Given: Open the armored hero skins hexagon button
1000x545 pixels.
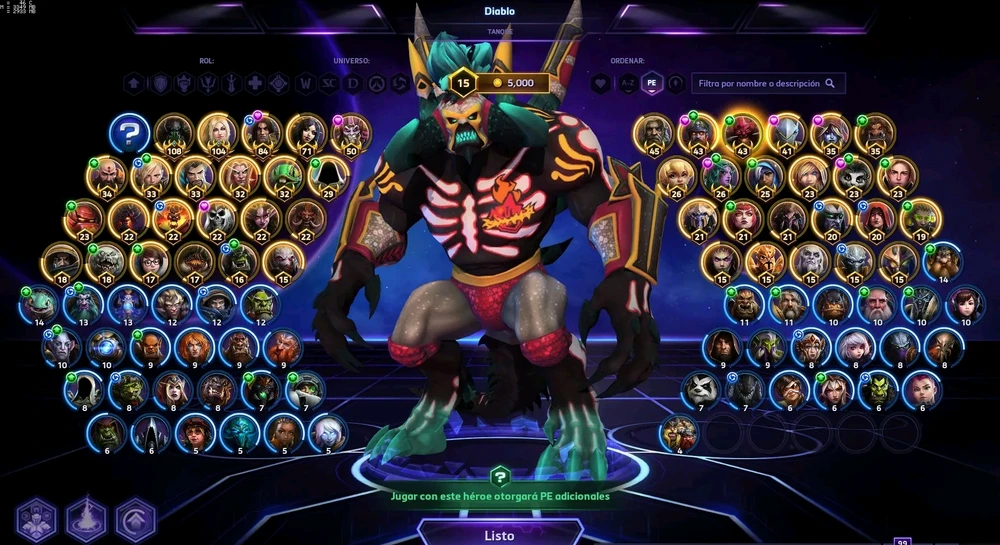Looking at the screenshot, I should (x=38, y=519).
